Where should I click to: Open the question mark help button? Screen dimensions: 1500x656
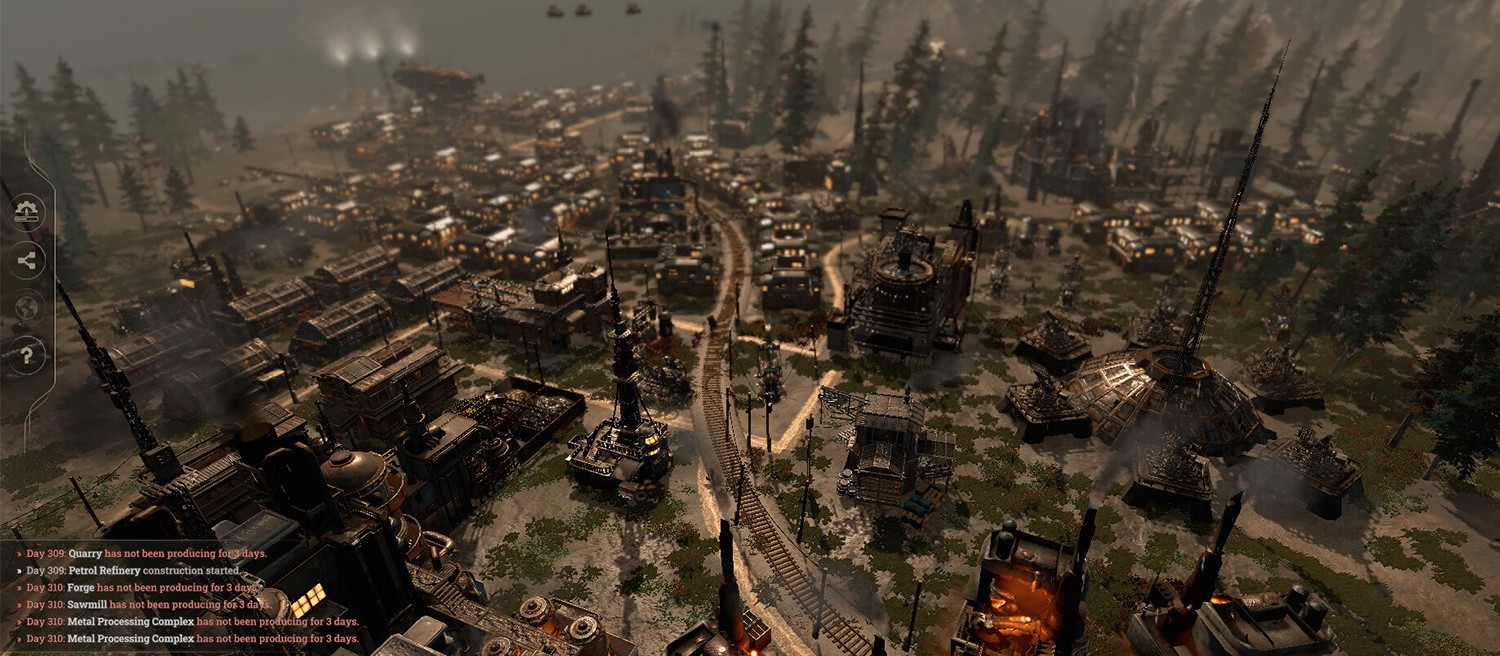pos(27,354)
